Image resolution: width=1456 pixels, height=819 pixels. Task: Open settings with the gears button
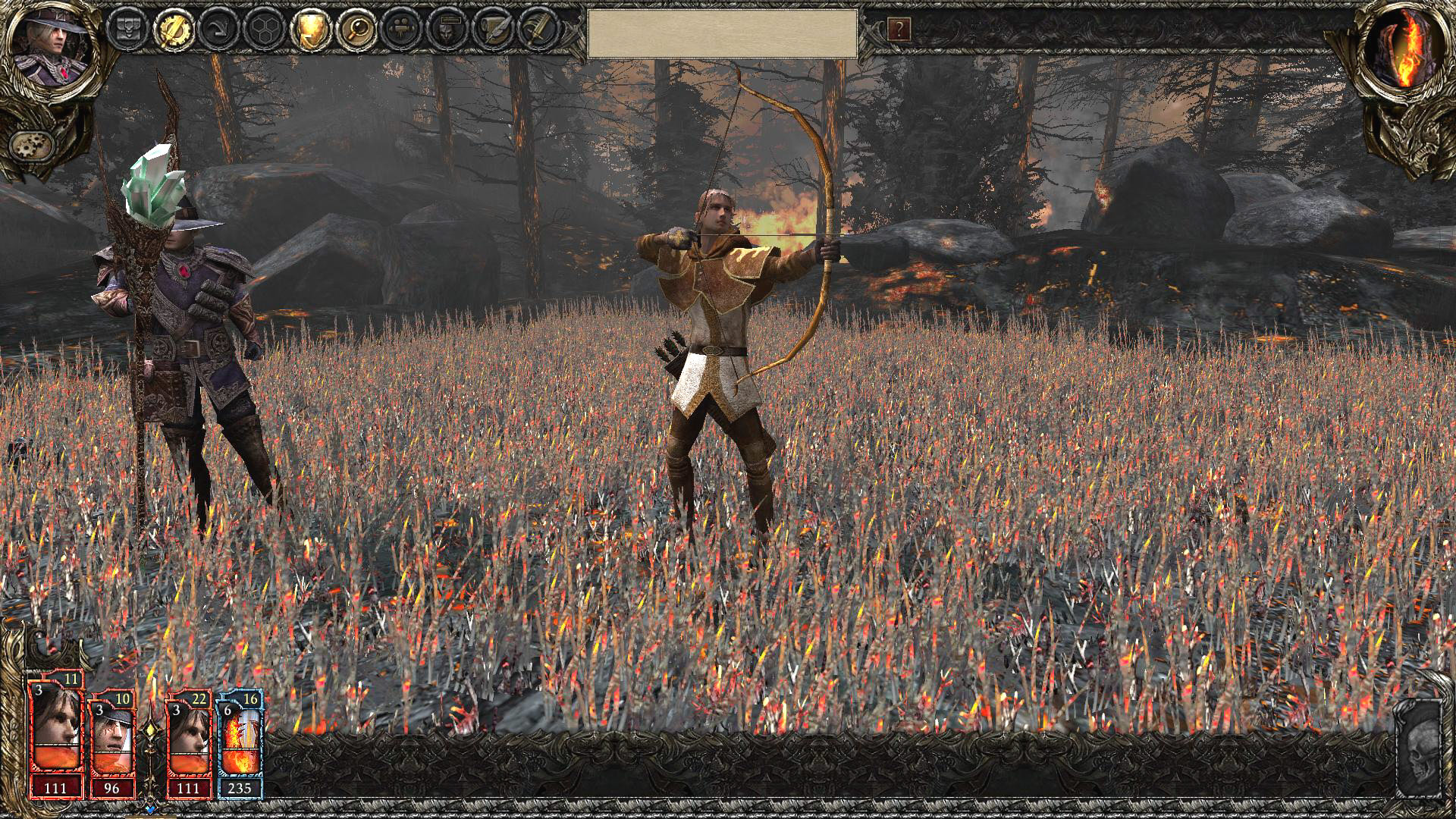click(x=32, y=145)
